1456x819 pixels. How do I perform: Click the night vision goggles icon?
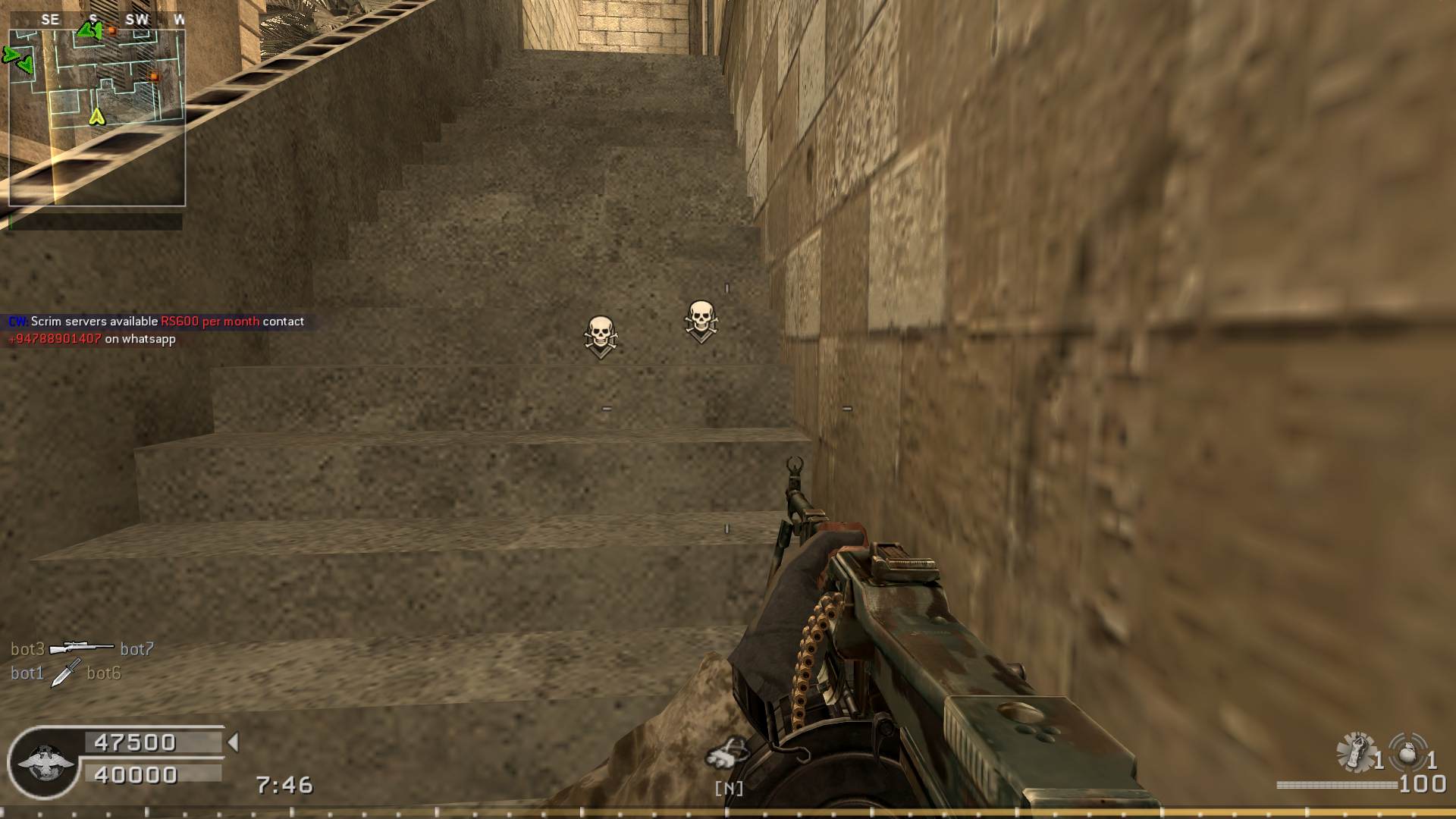click(728, 755)
